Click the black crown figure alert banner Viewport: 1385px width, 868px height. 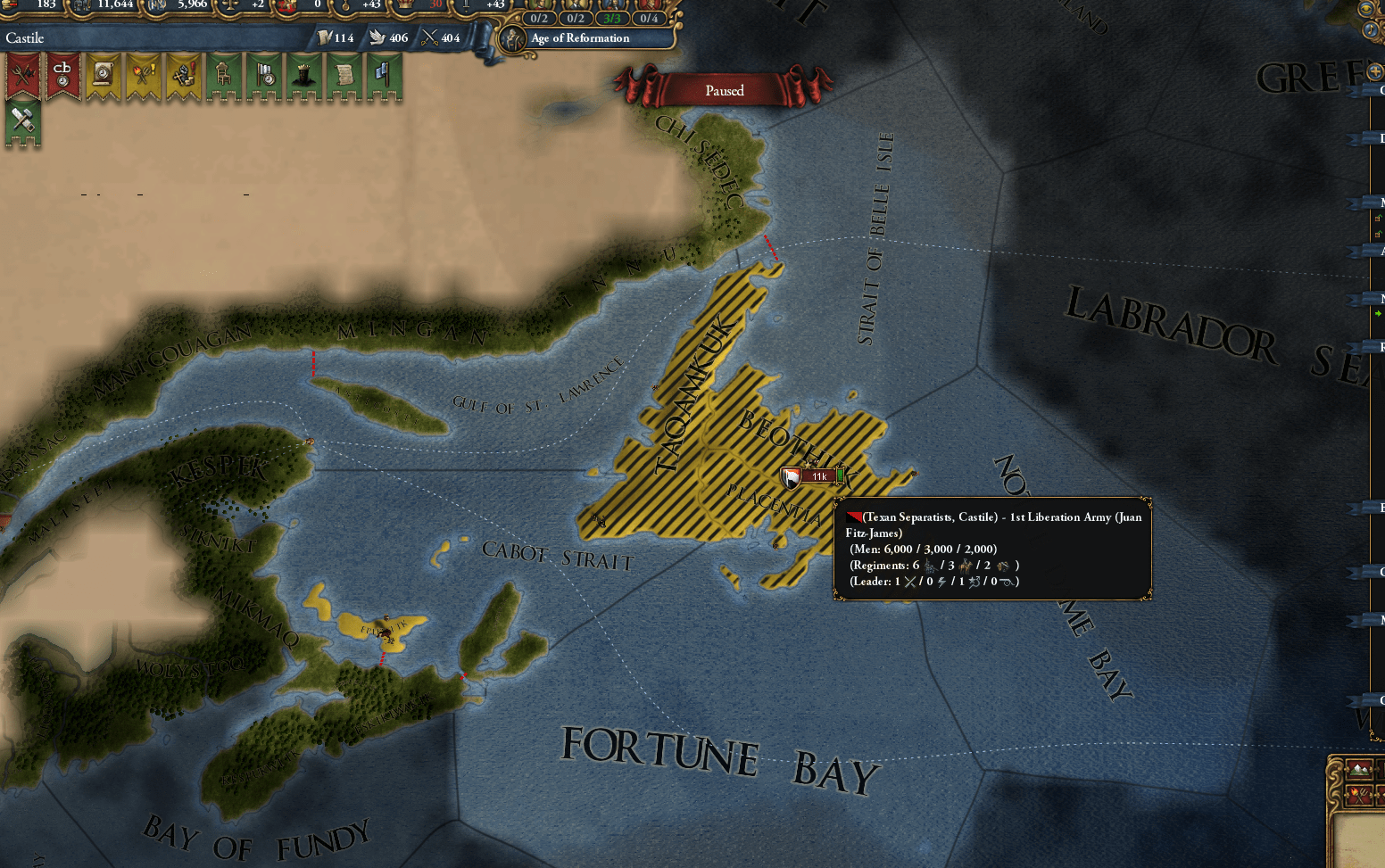pyautogui.click(x=303, y=76)
